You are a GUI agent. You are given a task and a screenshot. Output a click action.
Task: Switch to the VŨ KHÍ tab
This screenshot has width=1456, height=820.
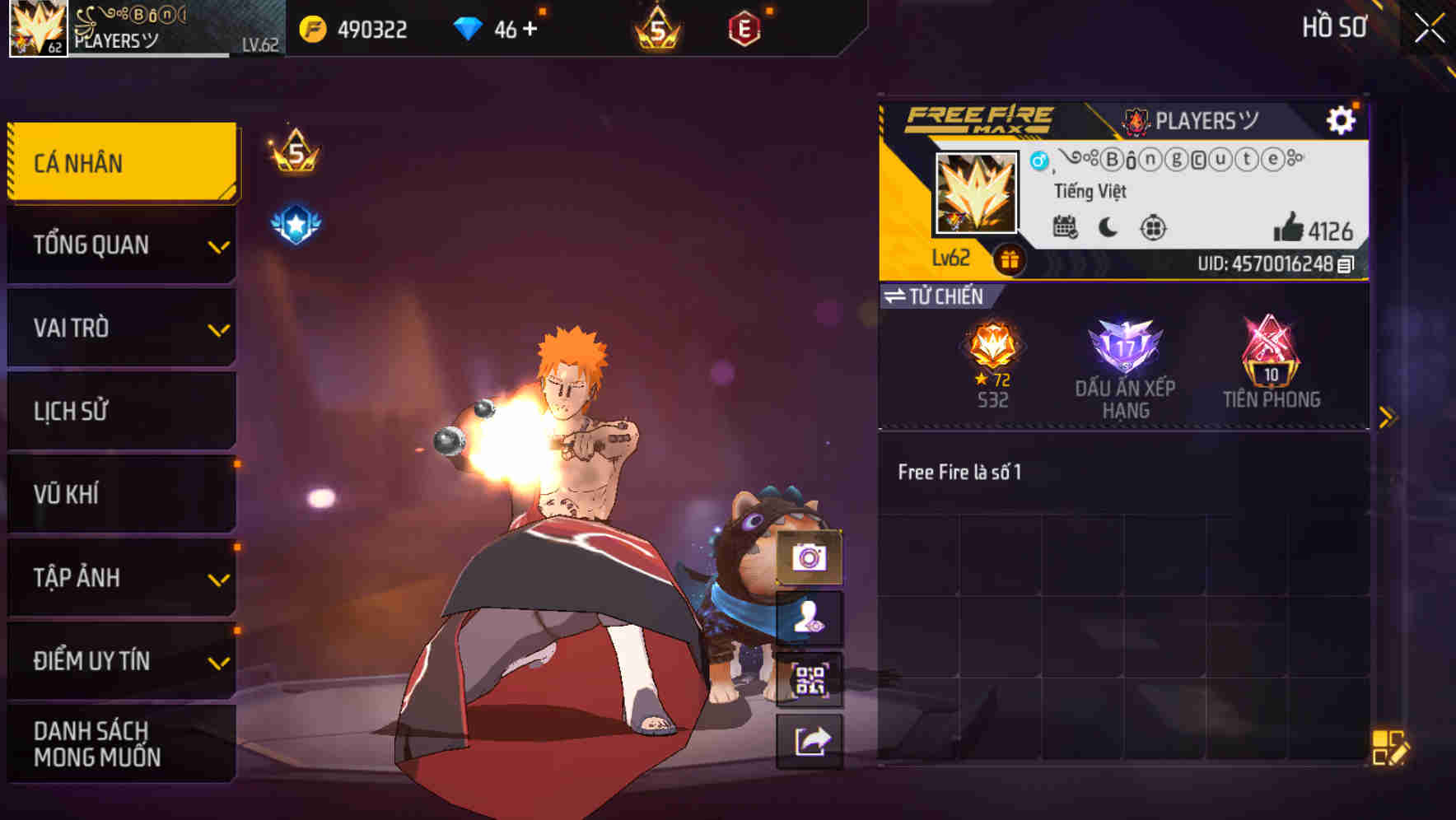(122, 494)
